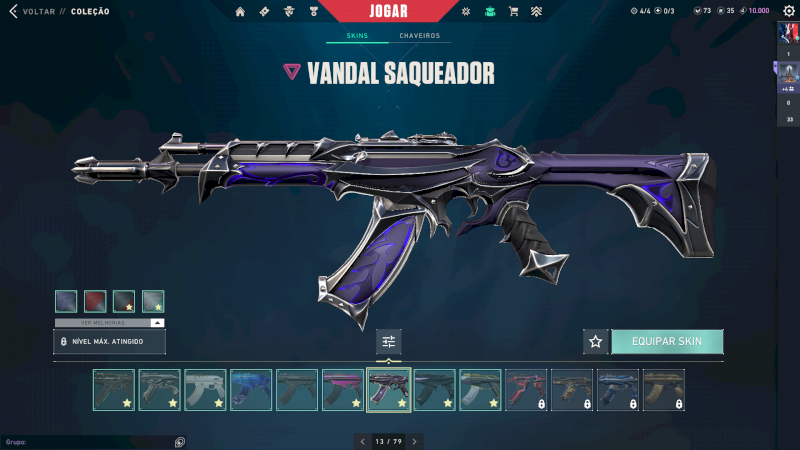
Task: Go to previous skin page arrow
Action: (363, 441)
